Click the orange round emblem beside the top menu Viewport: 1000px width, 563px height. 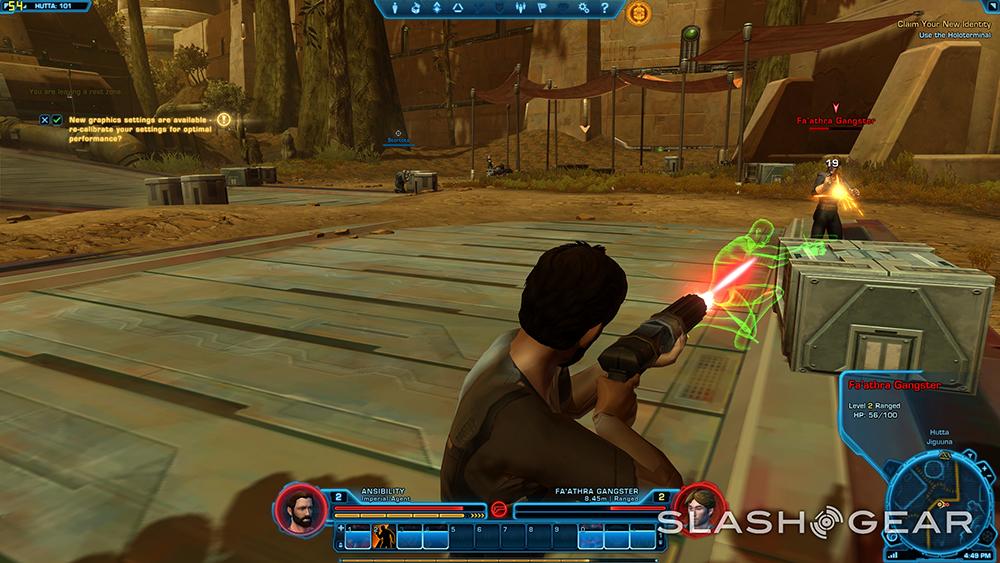click(638, 13)
